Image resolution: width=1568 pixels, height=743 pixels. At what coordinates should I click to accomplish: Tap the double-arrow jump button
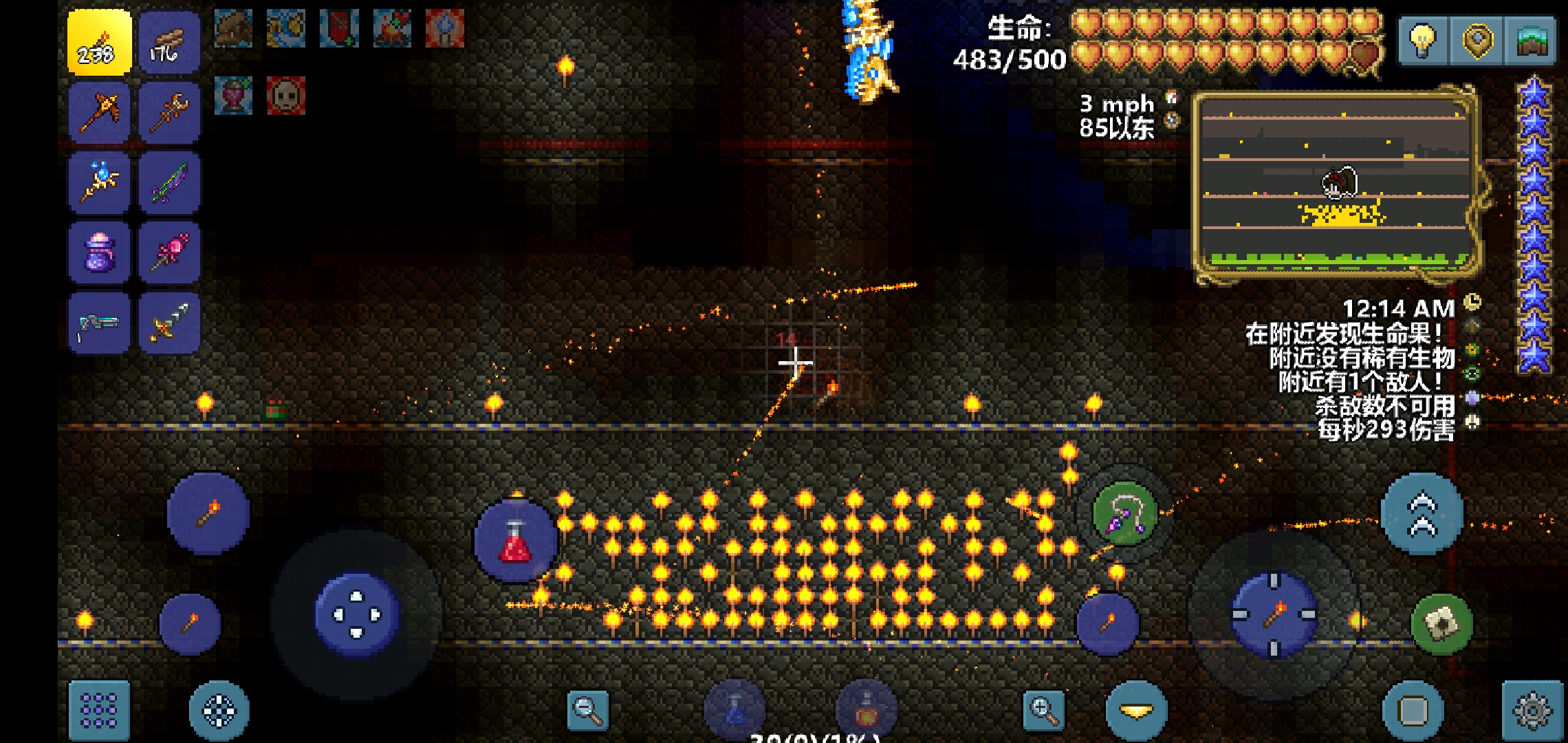click(x=1422, y=514)
